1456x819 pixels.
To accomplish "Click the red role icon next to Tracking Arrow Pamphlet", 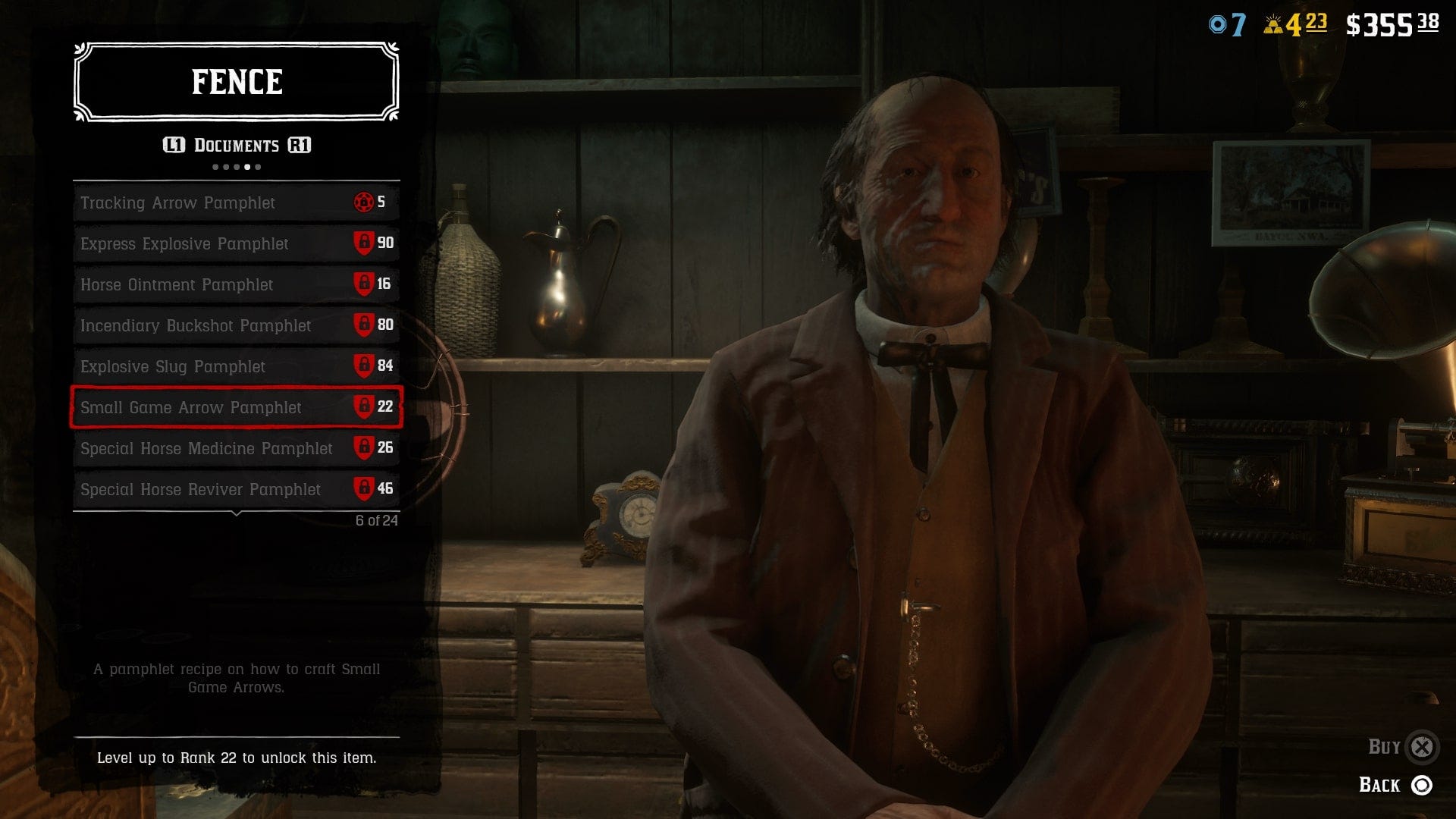I will pyautogui.click(x=365, y=202).
